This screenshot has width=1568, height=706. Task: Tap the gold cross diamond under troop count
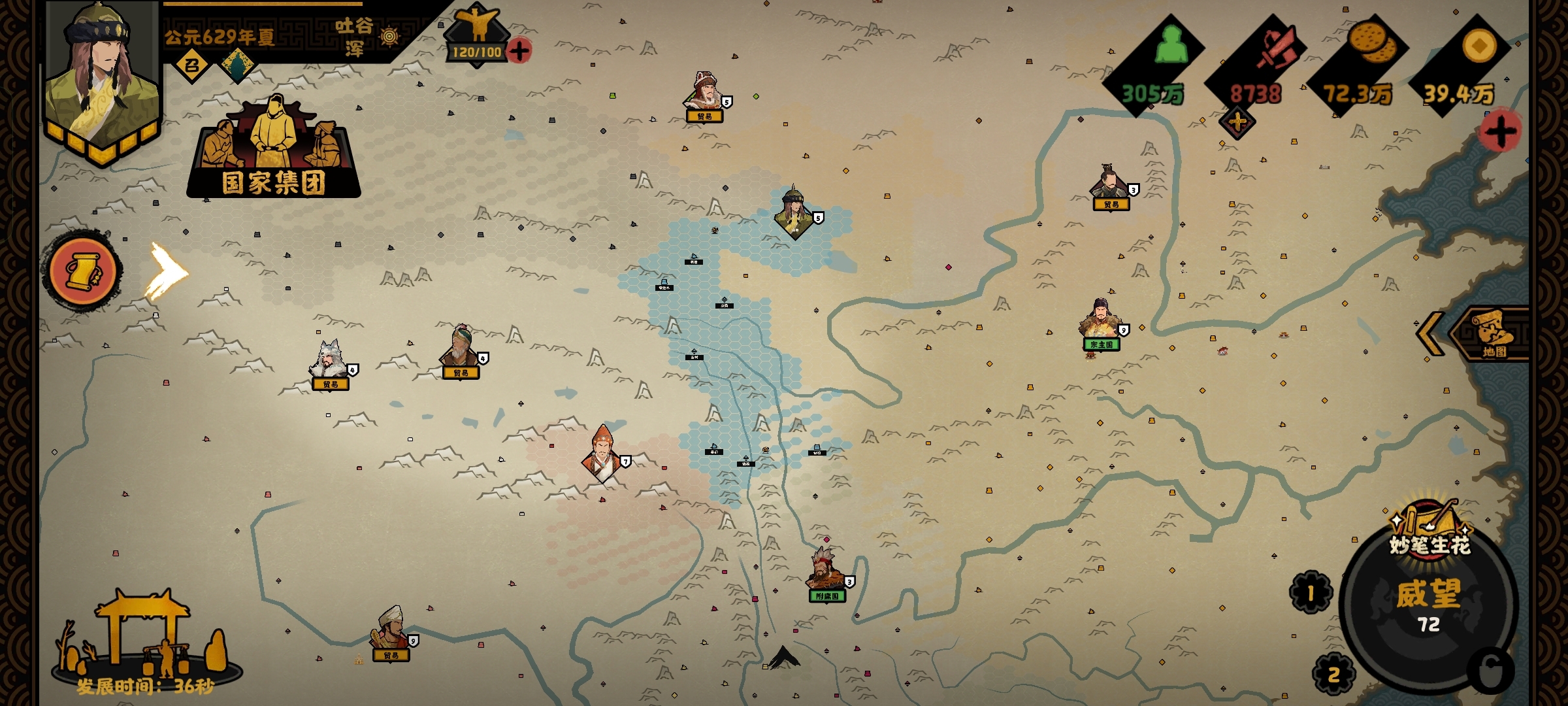click(1237, 122)
